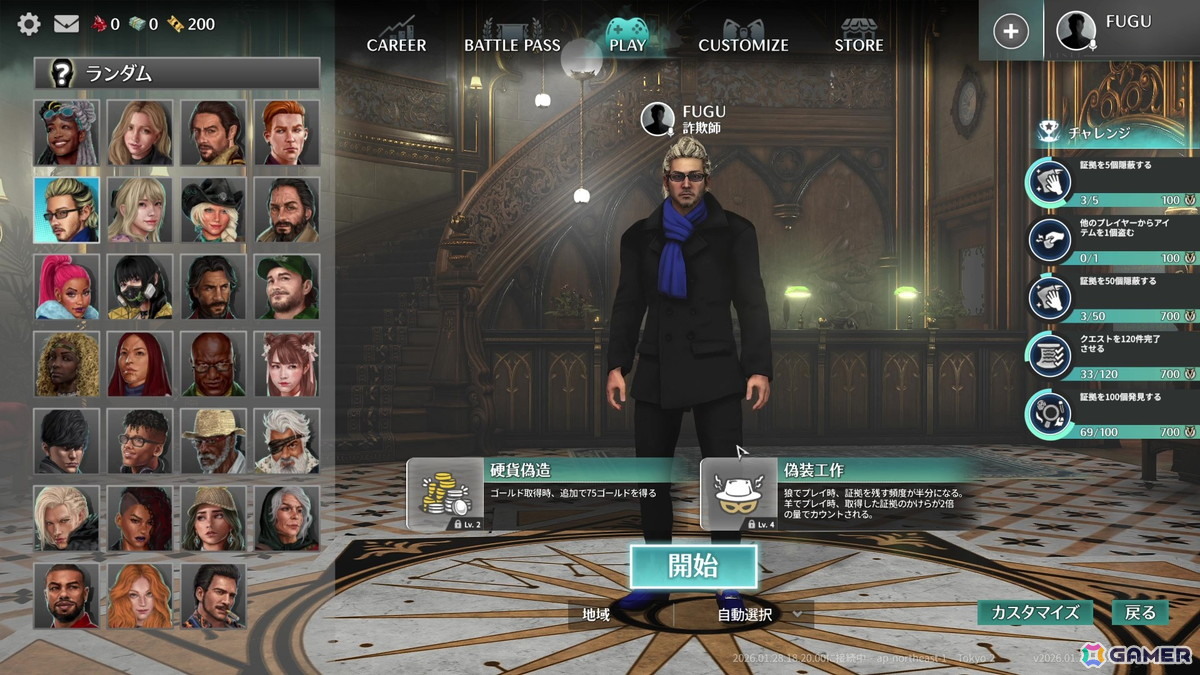Select the white-bearded eyepatch character portrait
The height and width of the screenshot is (675, 1200).
pyautogui.click(x=286, y=441)
